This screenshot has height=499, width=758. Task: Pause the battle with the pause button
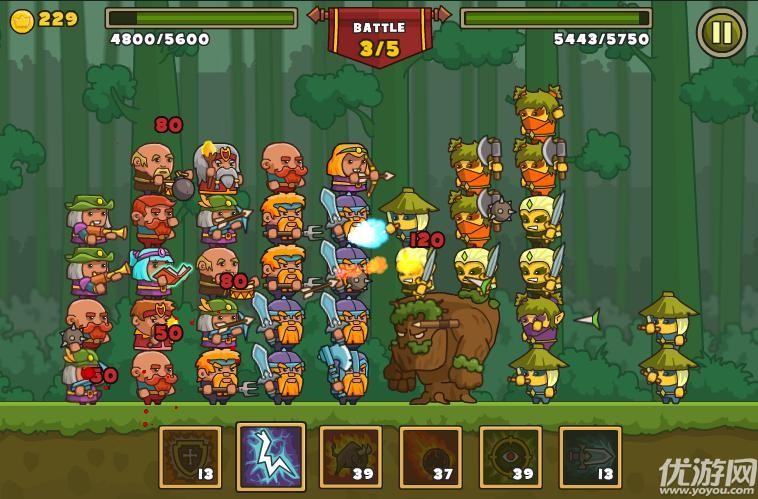point(721,32)
